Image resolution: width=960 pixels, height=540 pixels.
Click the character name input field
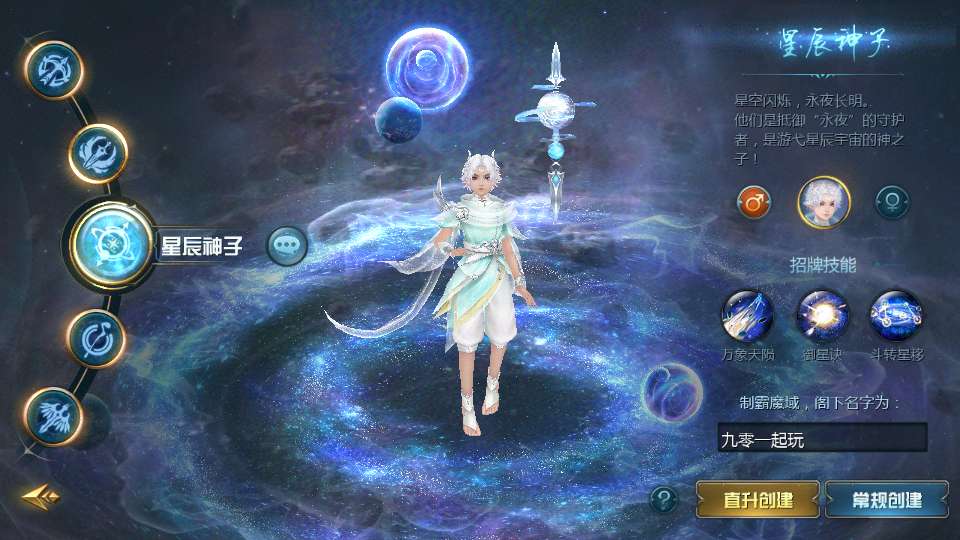tap(822, 438)
